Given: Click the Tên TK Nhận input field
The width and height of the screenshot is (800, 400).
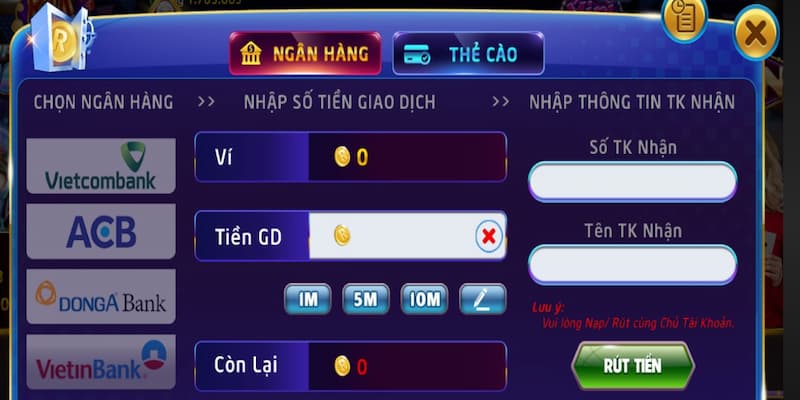Looking at the screenshot, I should (x=632, y=265).
